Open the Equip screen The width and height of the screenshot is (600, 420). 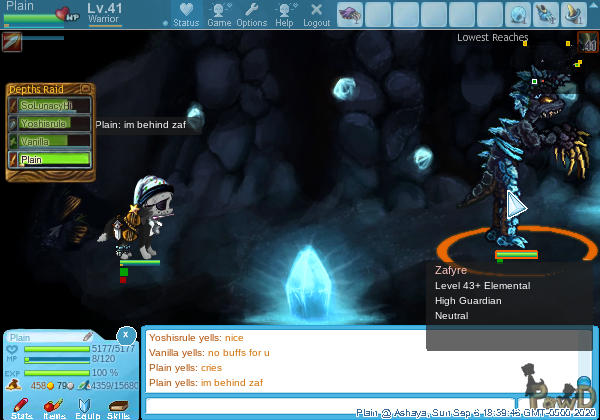click(x=86, y=405)
